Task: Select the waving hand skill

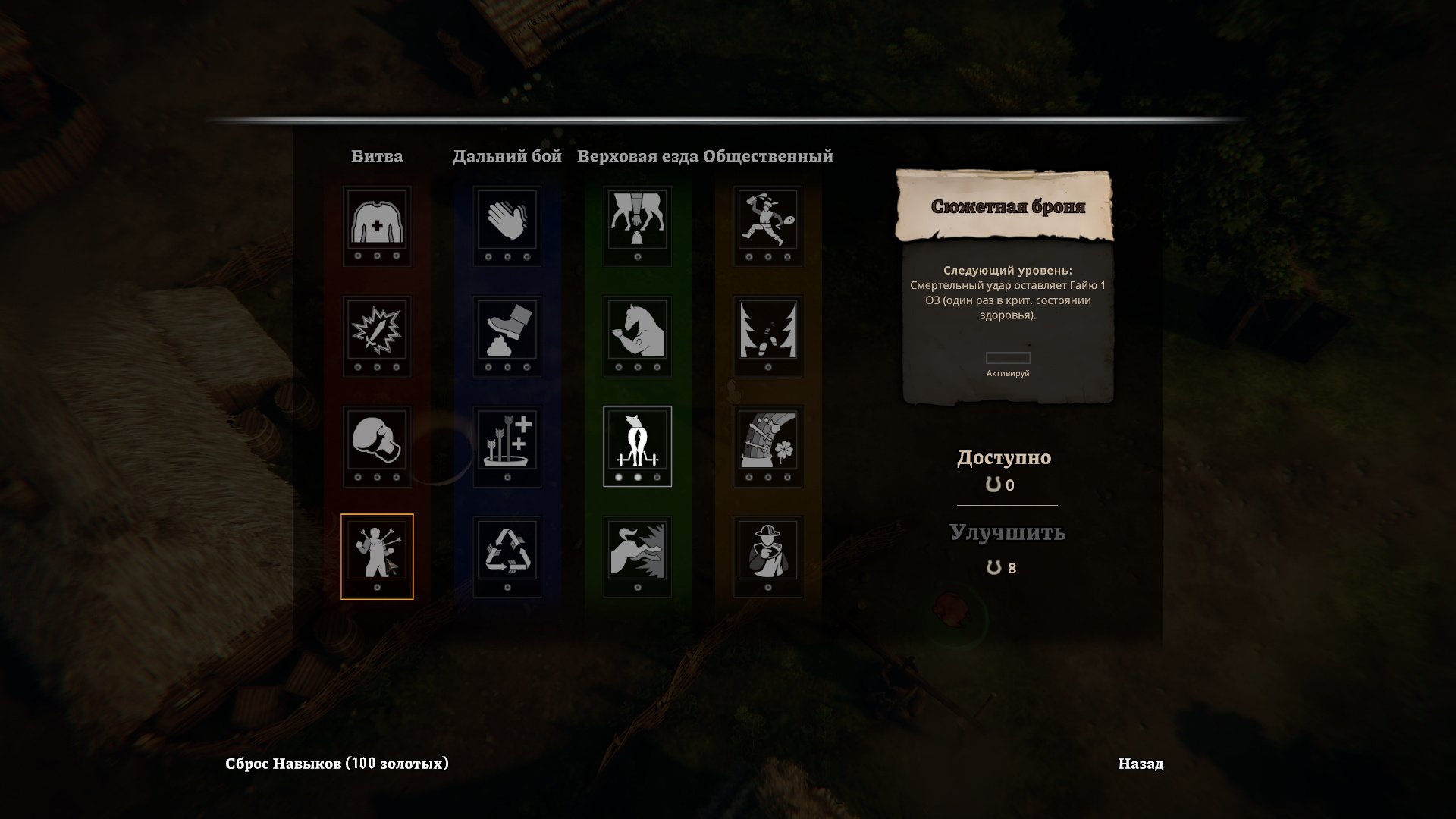Action: point(507,221)
